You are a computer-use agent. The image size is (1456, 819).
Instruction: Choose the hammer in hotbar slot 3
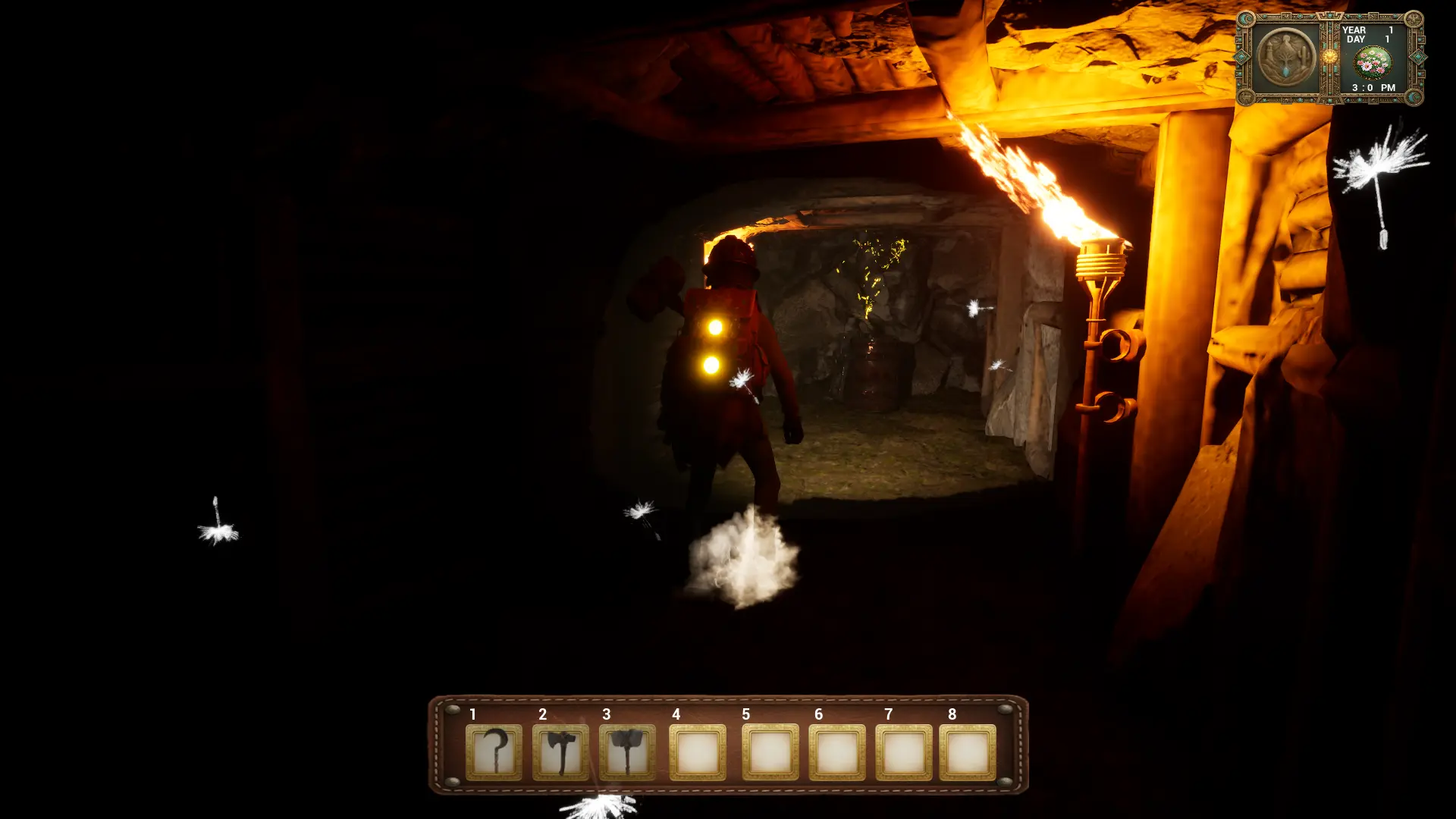627,752
